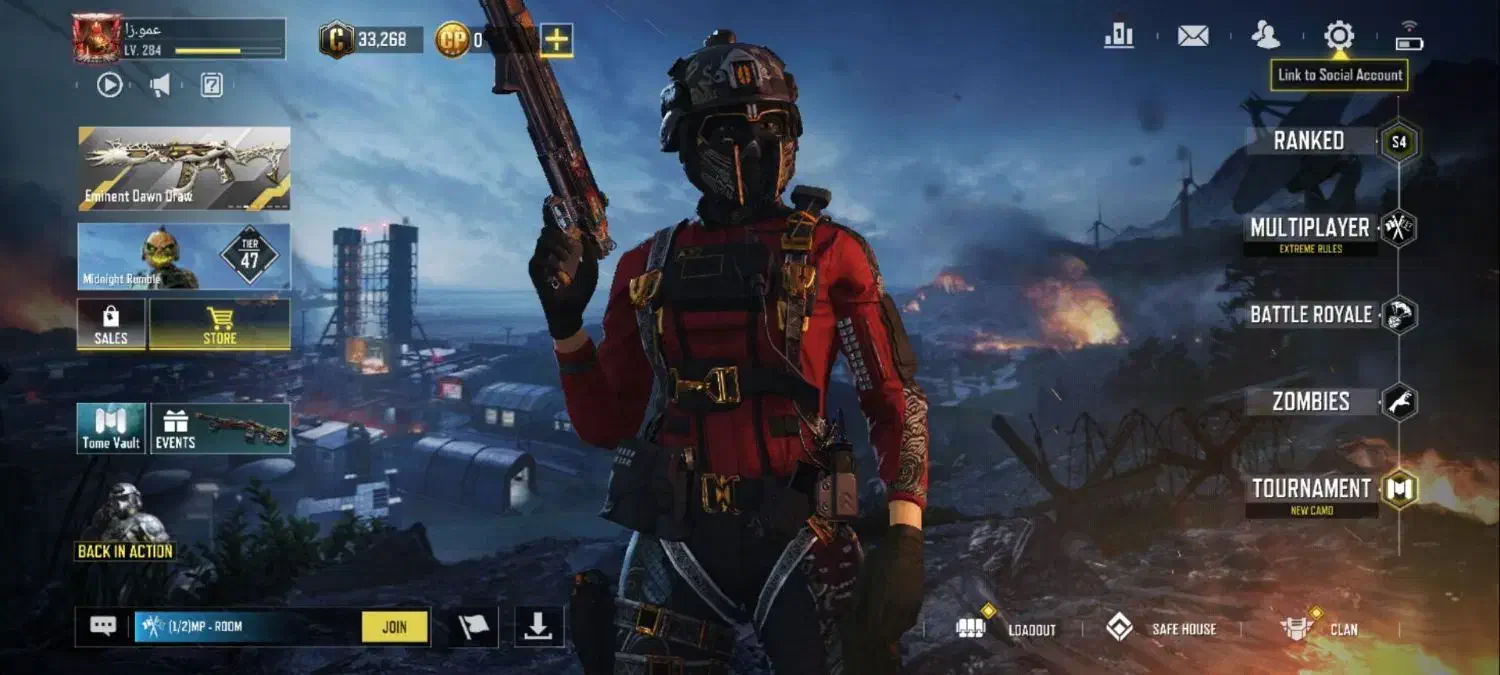Open the Tournament mode
The width and height of the screenshot is (1500, 675).
(1311, 489)
